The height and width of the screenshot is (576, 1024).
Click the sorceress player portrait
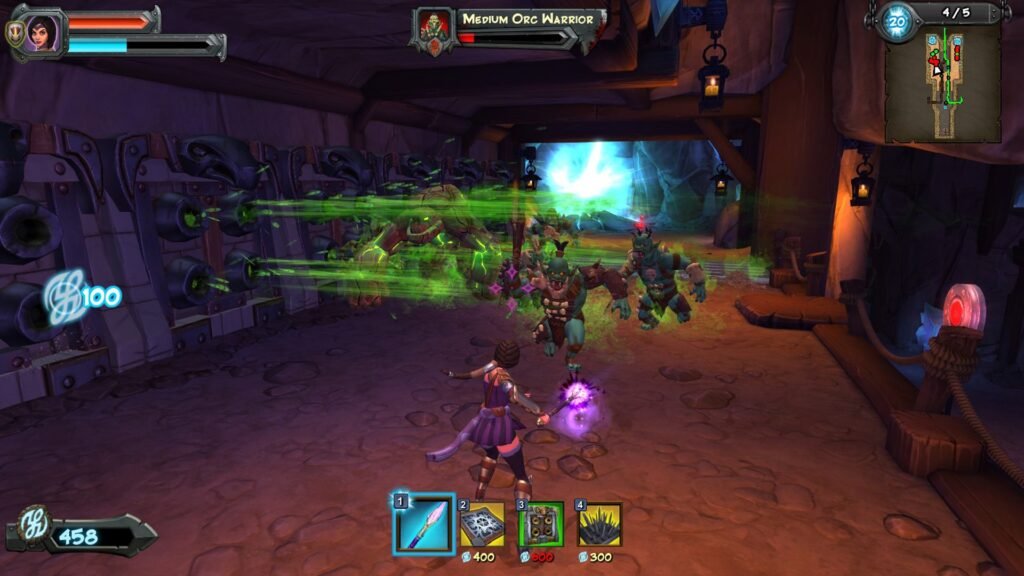[x=41, y=33]
